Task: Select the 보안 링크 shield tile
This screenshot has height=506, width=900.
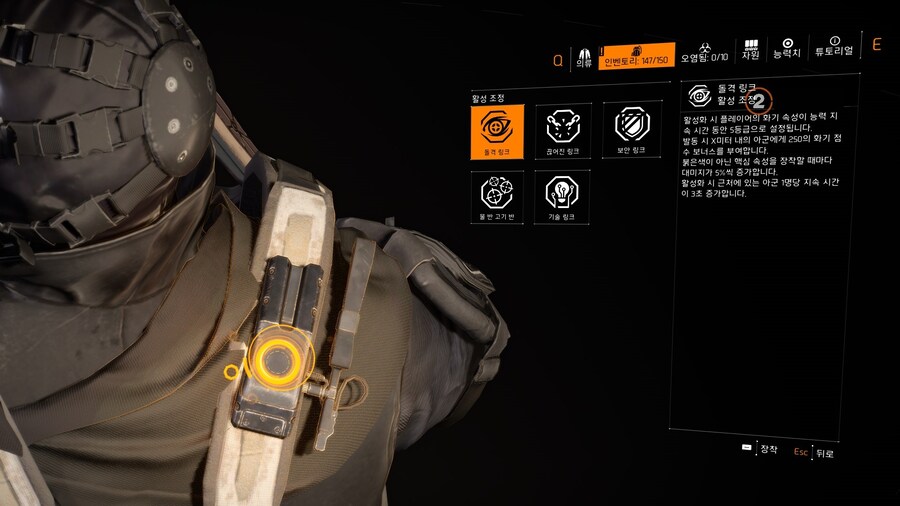Action: pos(631,131)
